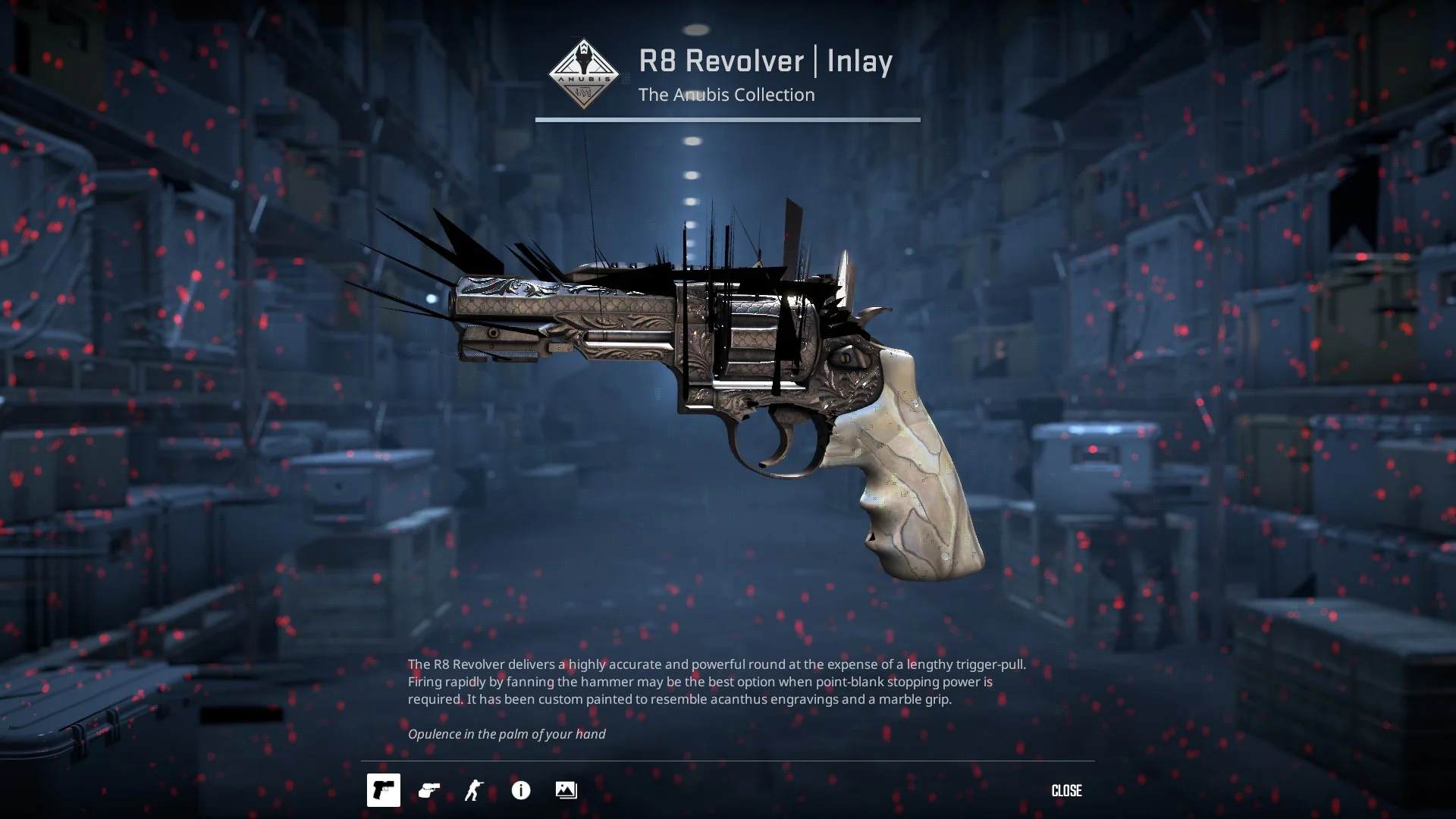
Task: Close the R8 Revolver inspect screen
Action: point(1066,790)
